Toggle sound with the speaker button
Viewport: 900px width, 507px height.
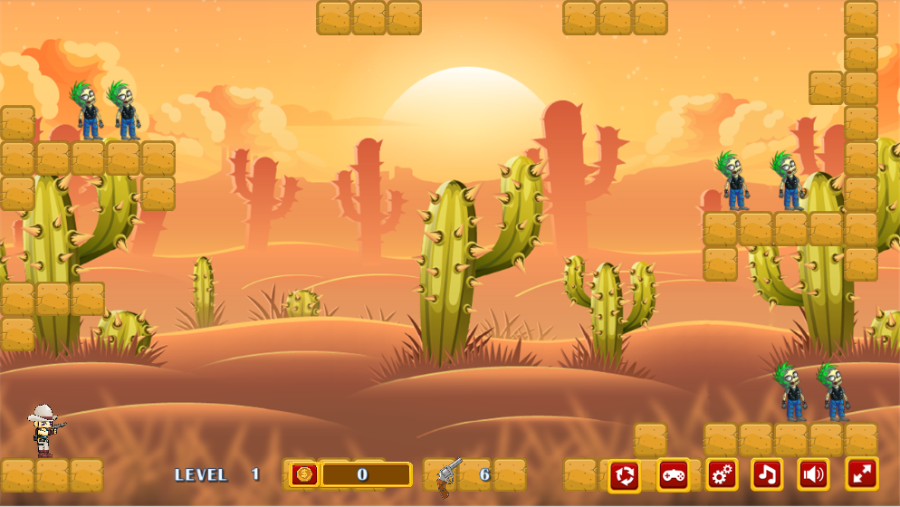813,474
